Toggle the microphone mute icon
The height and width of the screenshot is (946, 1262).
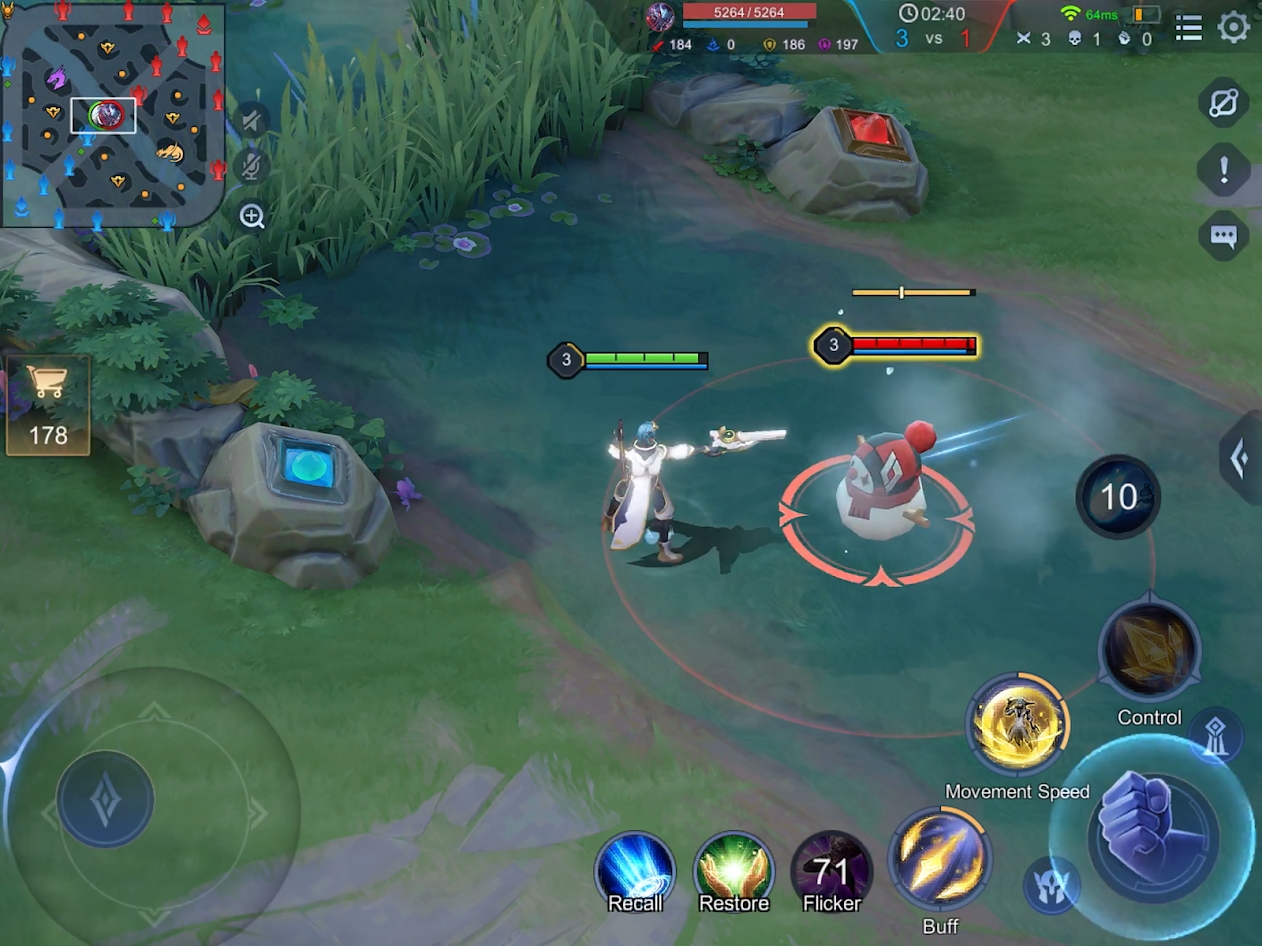(252, 167)
